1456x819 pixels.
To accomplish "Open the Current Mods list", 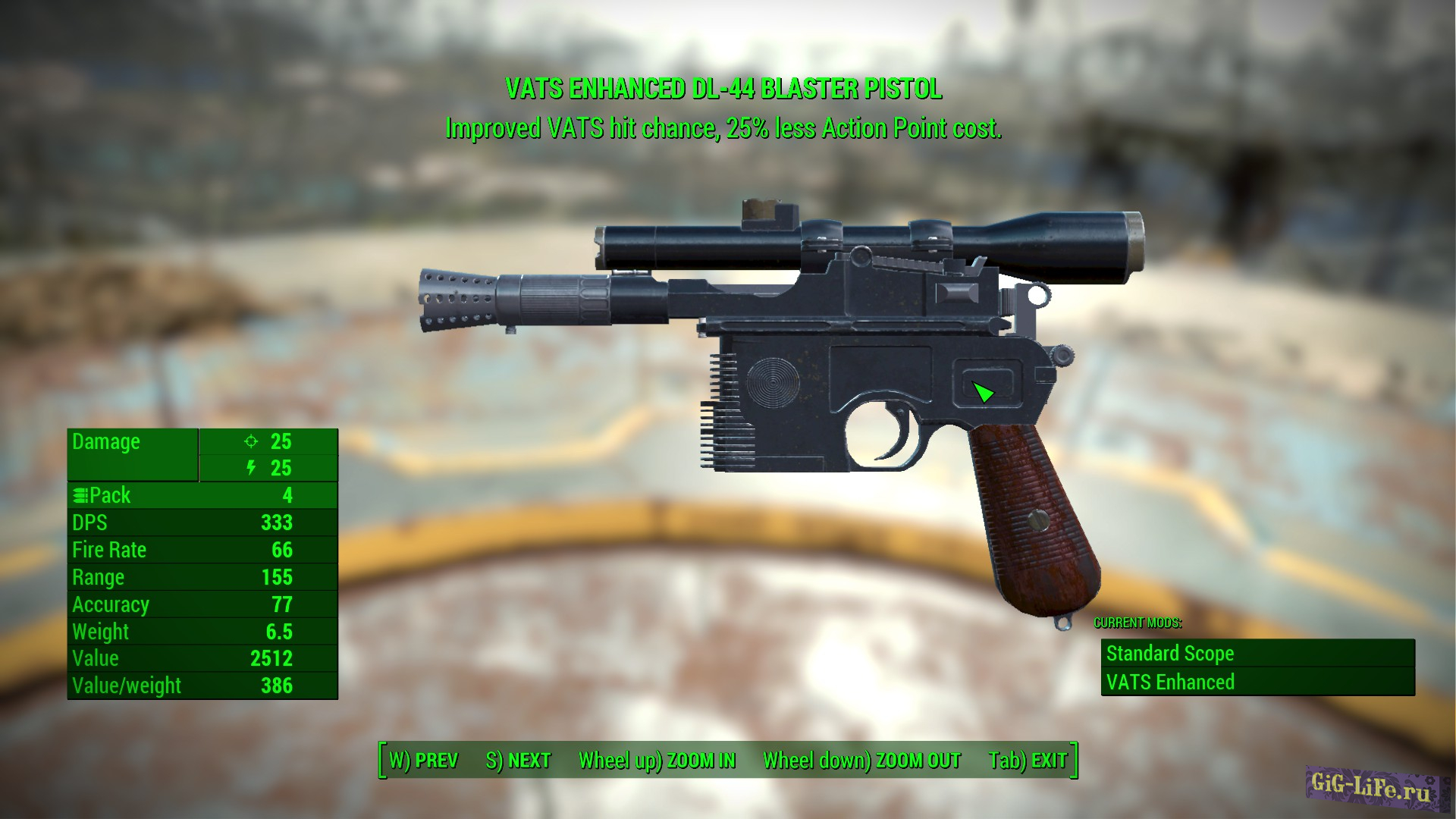I will (1137, 623).
